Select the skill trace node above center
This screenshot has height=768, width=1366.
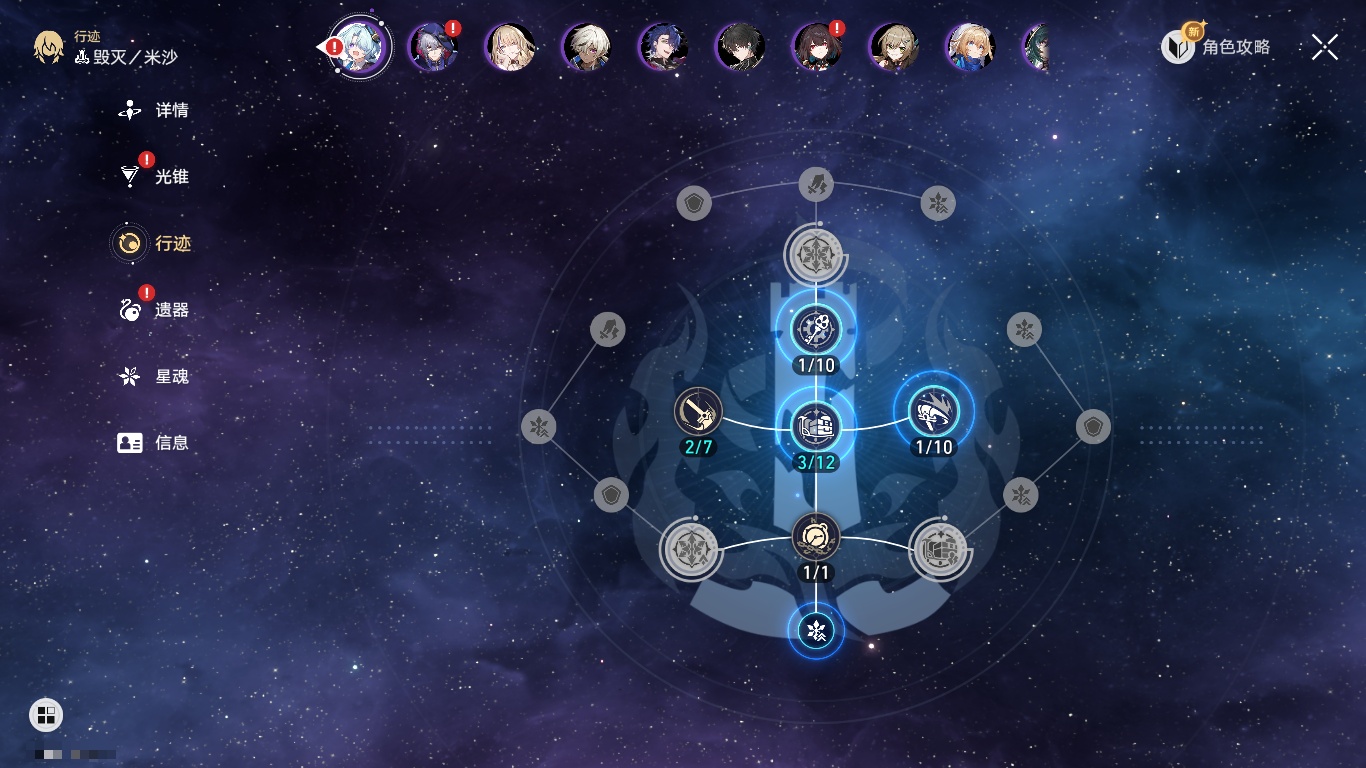click(x=816, y=329)
